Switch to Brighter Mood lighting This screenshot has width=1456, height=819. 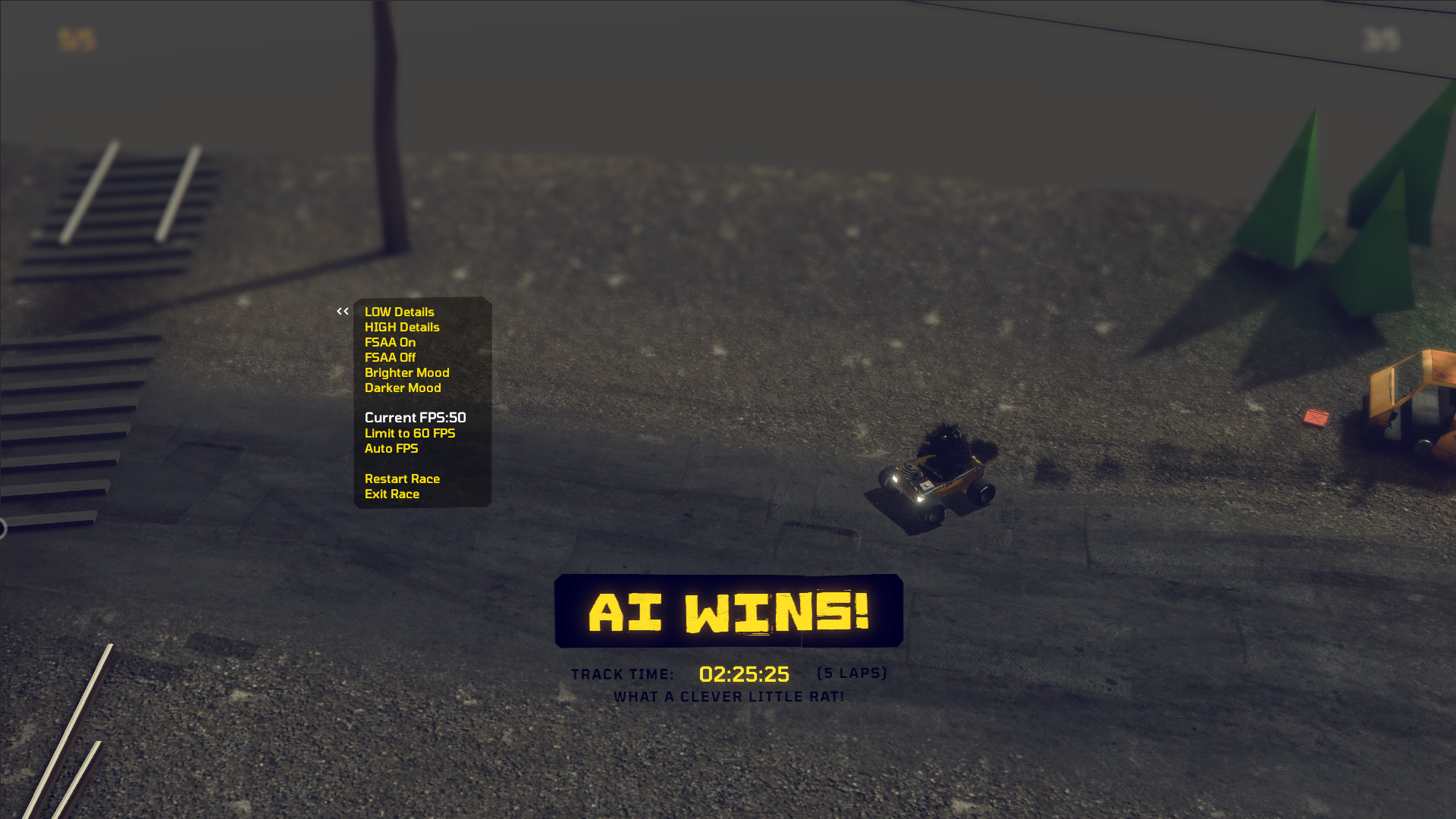point(406,372)
